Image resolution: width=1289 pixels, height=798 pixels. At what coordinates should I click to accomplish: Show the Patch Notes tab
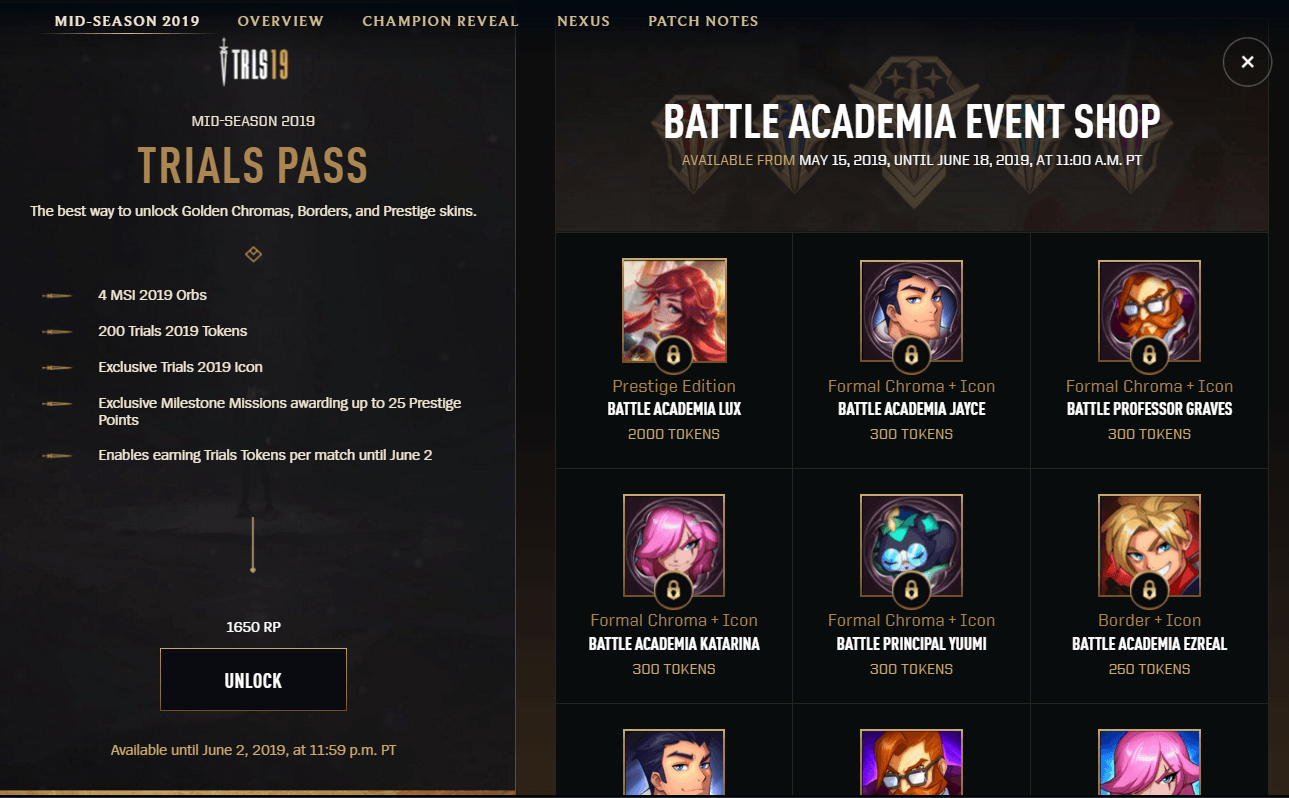click(703, 21)
